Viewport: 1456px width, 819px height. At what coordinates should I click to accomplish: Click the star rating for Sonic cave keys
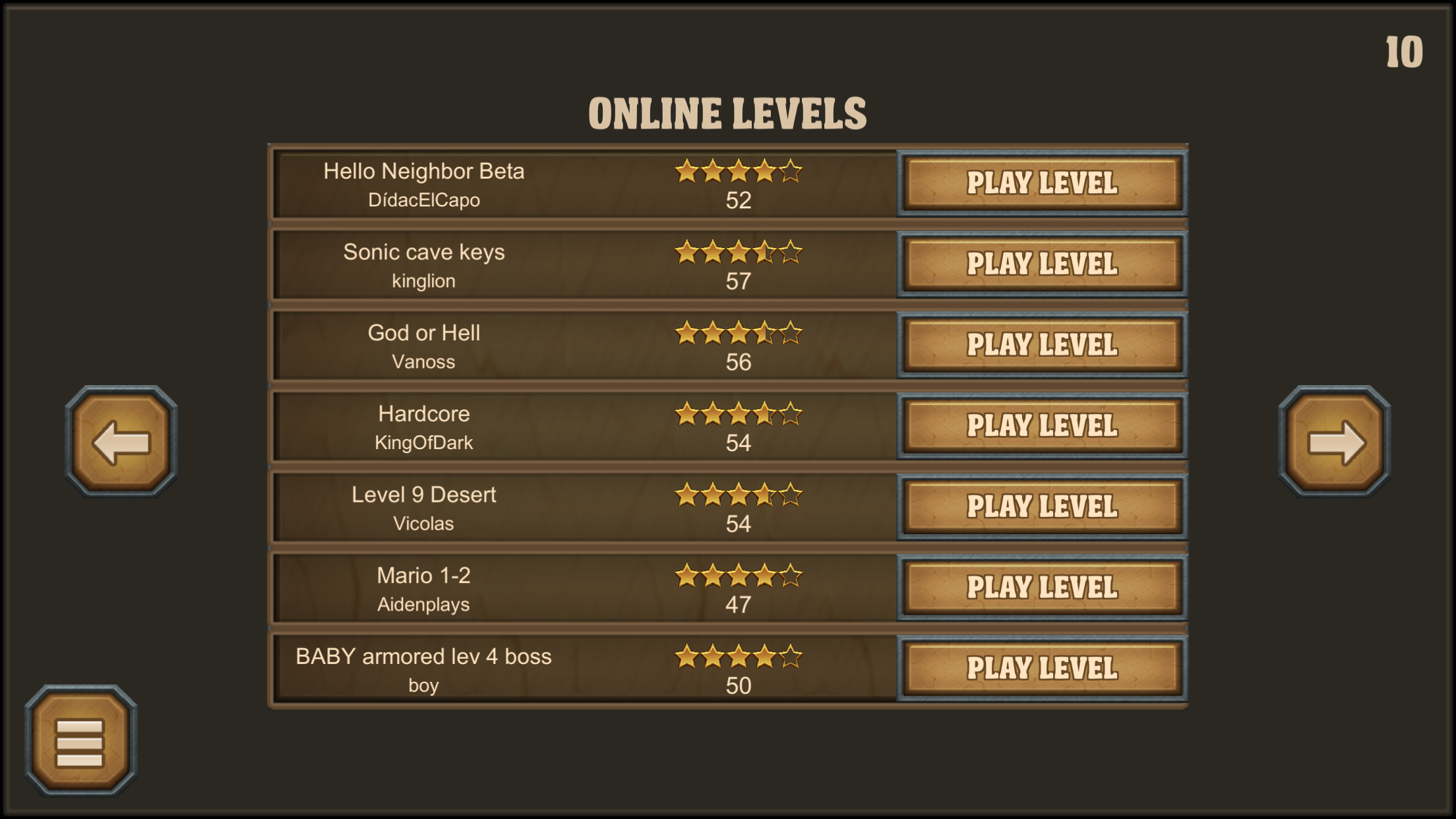[x=739, y=251]
